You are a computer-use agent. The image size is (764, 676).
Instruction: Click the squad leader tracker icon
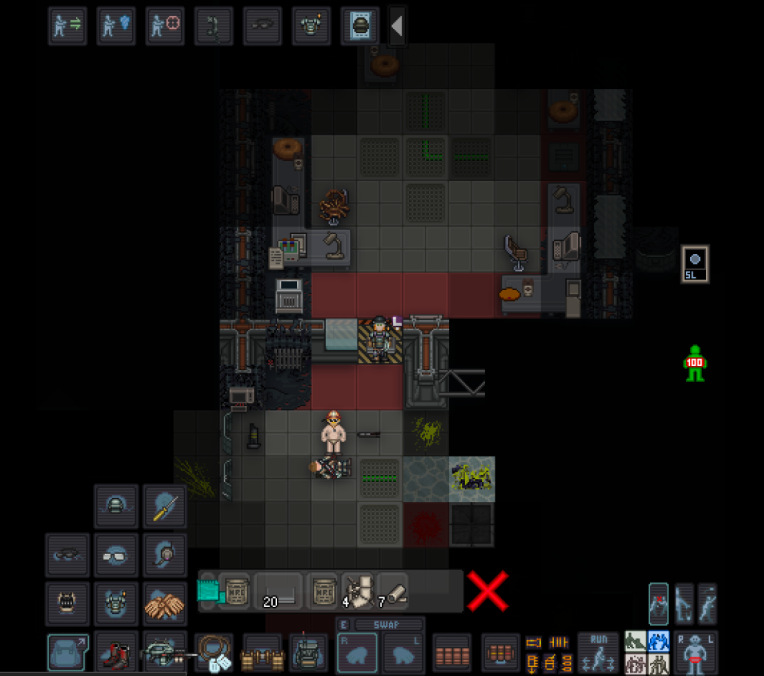coord(695,263)
